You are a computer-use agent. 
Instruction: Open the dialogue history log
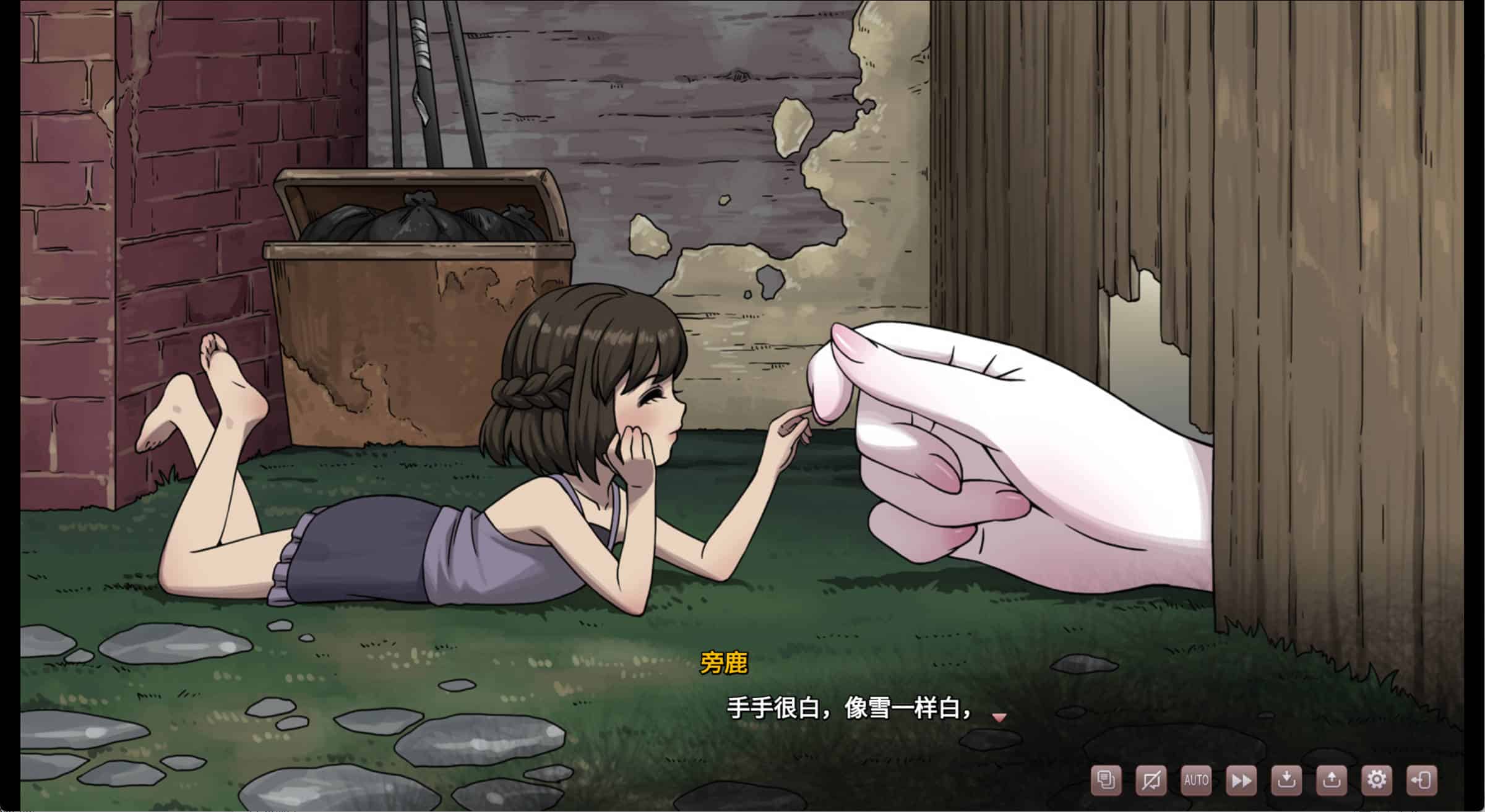(1106, 780)
